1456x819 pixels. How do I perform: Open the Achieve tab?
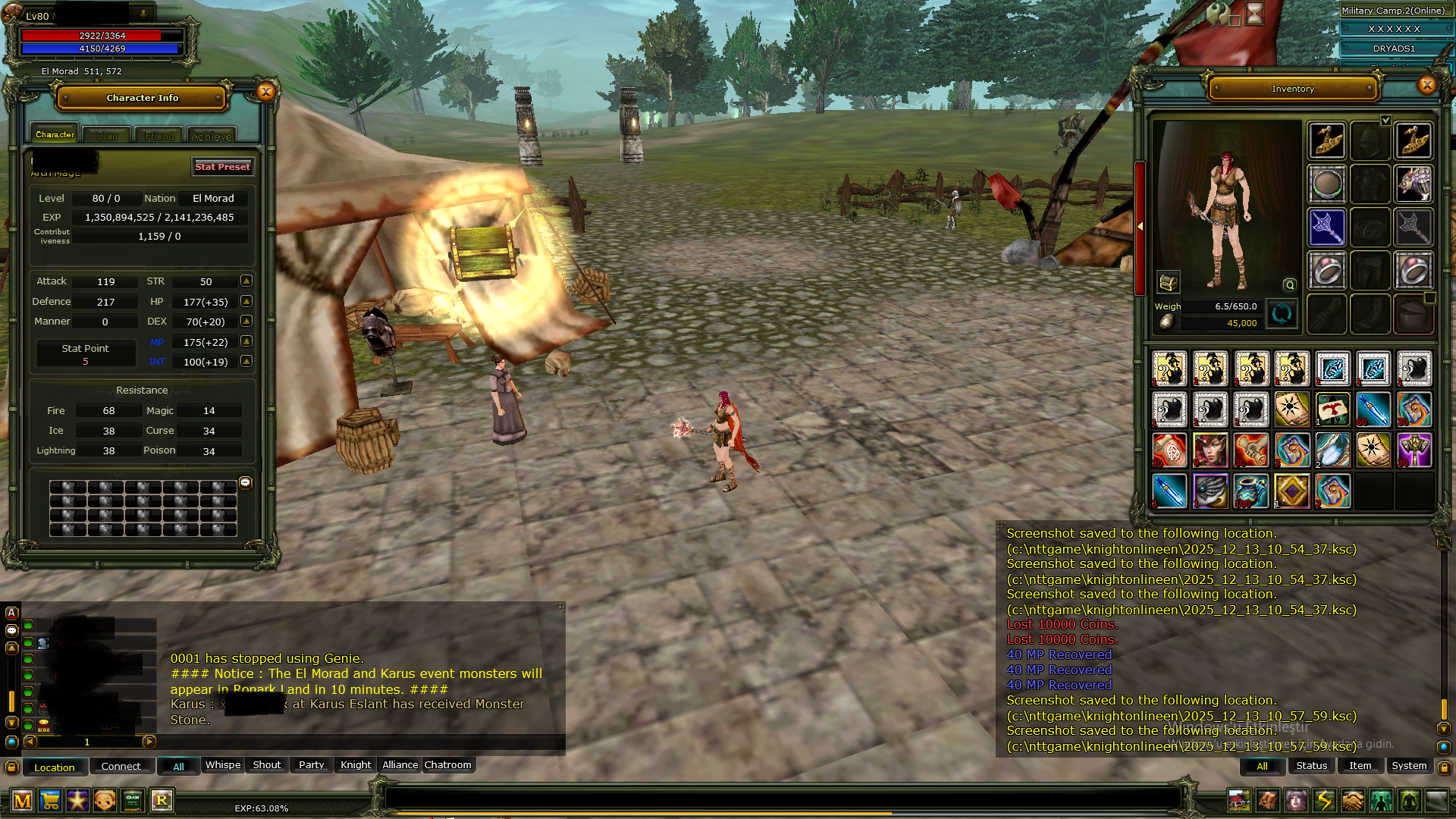(x=212, y=136)
